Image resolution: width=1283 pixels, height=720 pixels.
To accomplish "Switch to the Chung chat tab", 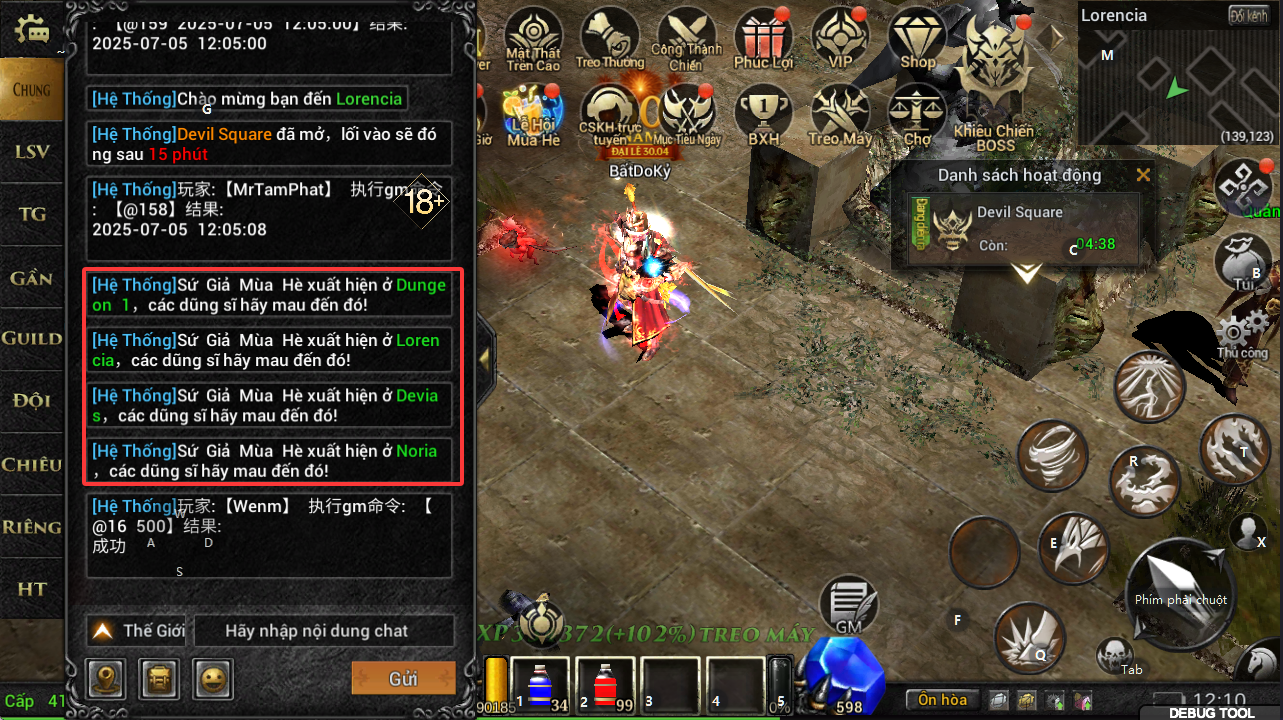I will point(32,90).
